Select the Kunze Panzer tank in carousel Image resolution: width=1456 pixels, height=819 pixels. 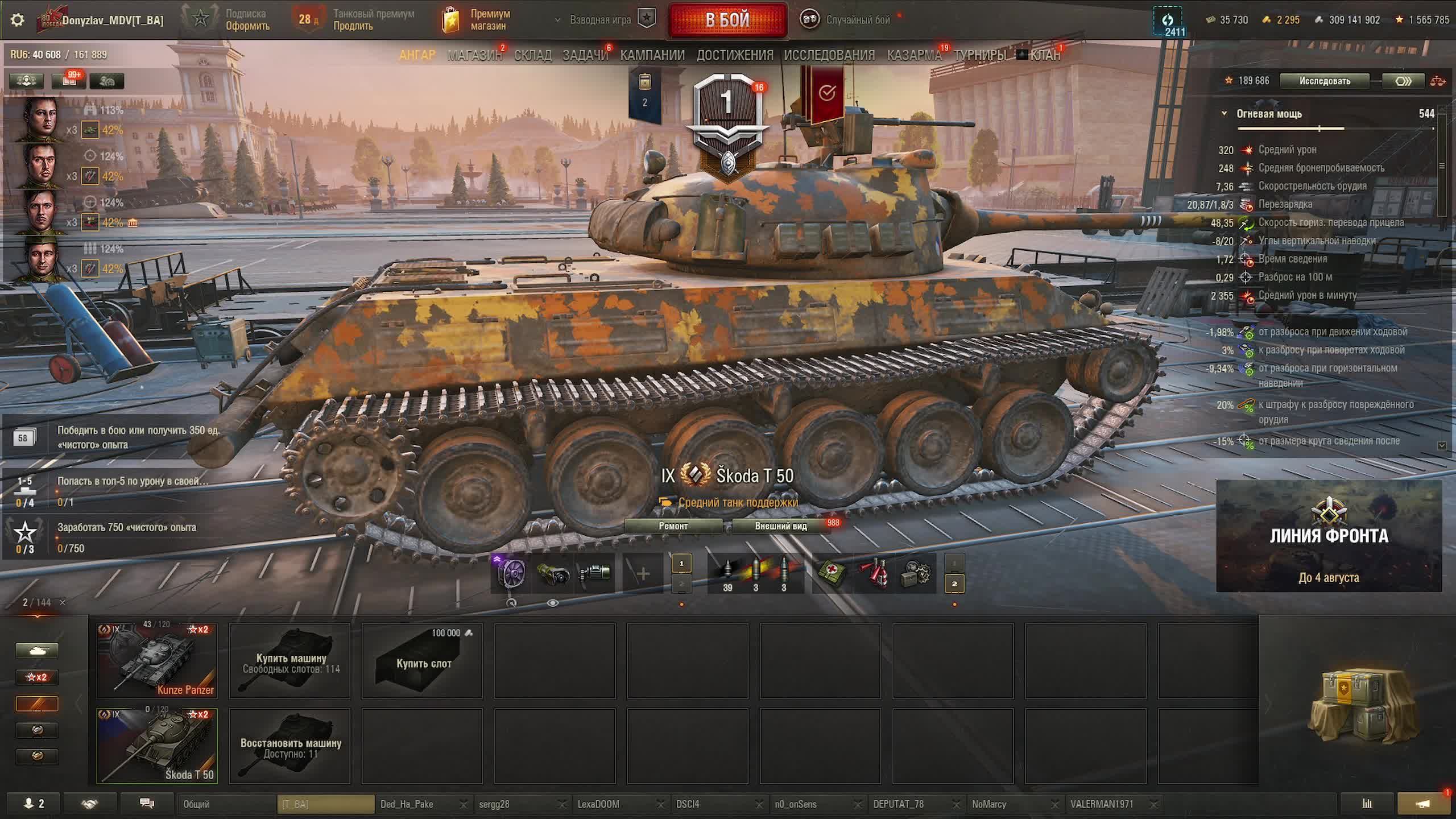pos(157,661)
